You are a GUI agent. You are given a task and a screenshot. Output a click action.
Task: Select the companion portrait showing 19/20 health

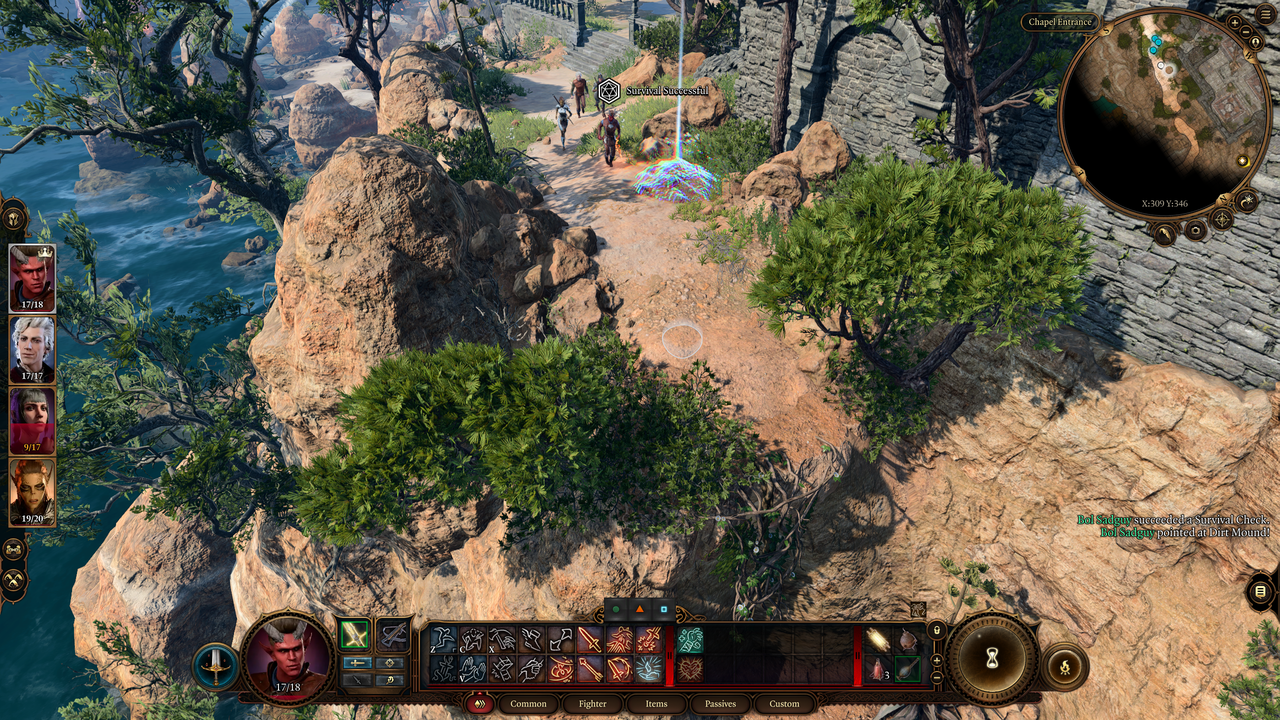(x=32, y=491)
